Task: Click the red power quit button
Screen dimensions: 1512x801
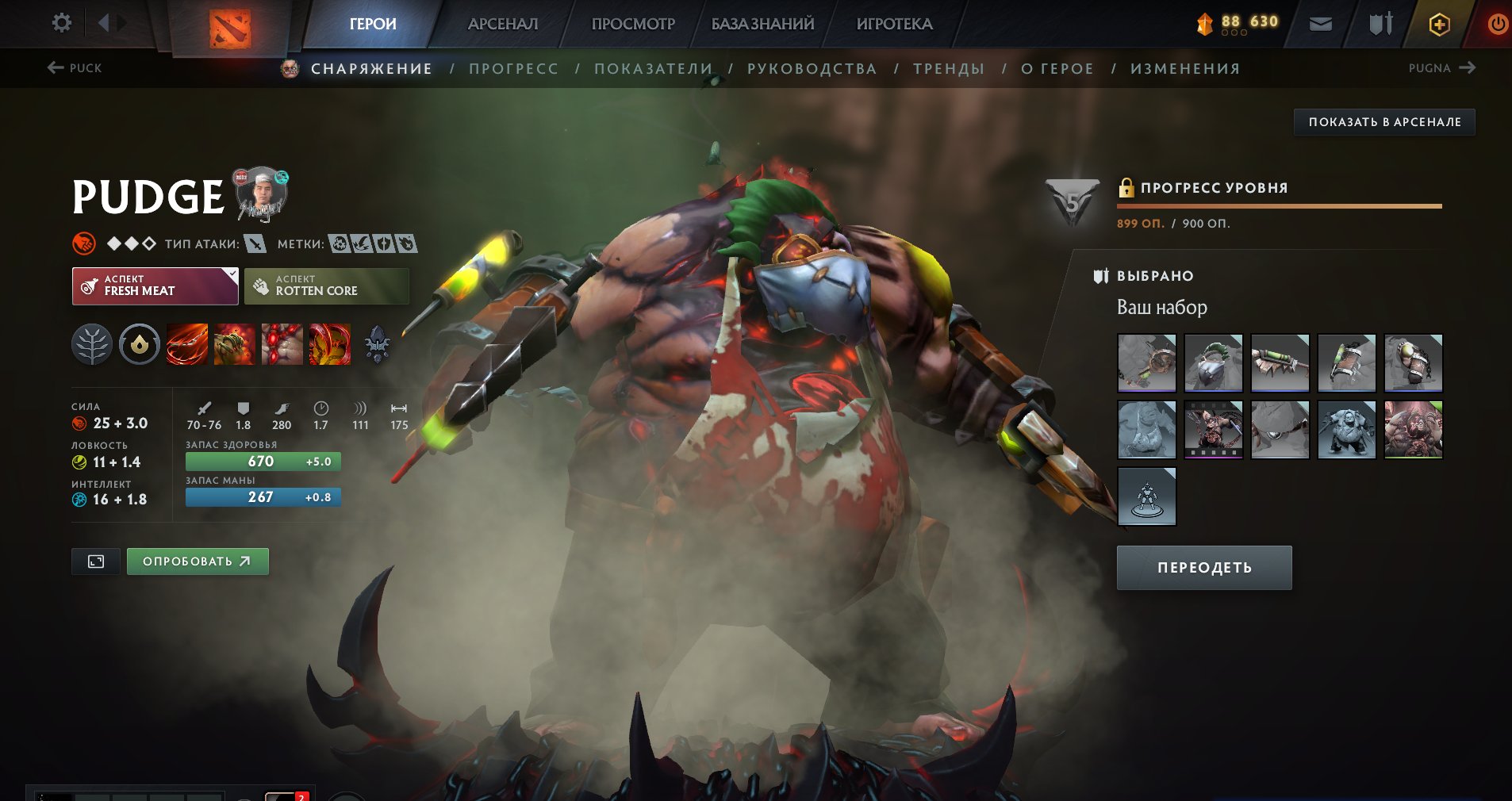Action: pyautogui.click(x=1497, y=25)
